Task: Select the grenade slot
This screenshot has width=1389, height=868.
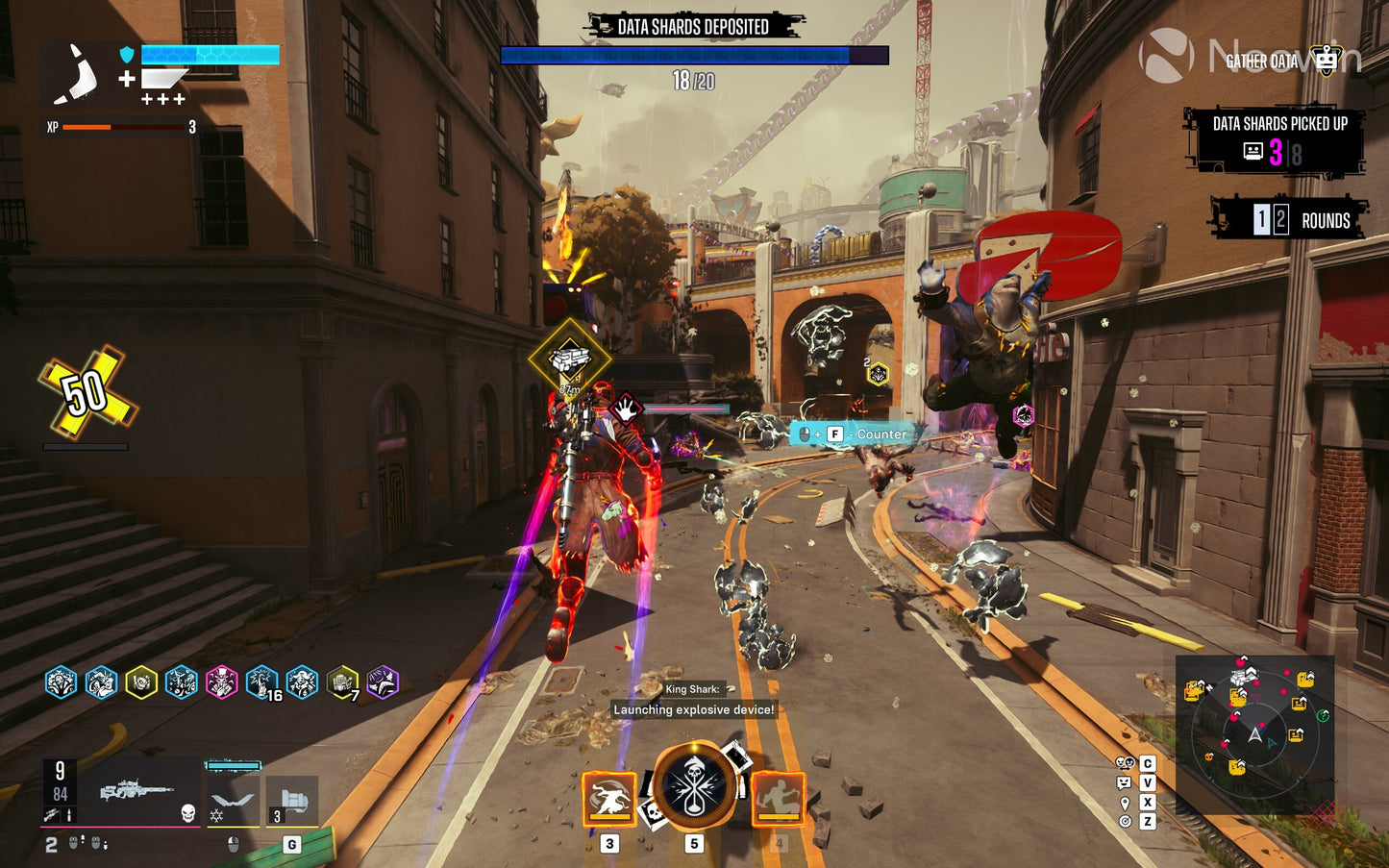Action: tap(292, 801)
